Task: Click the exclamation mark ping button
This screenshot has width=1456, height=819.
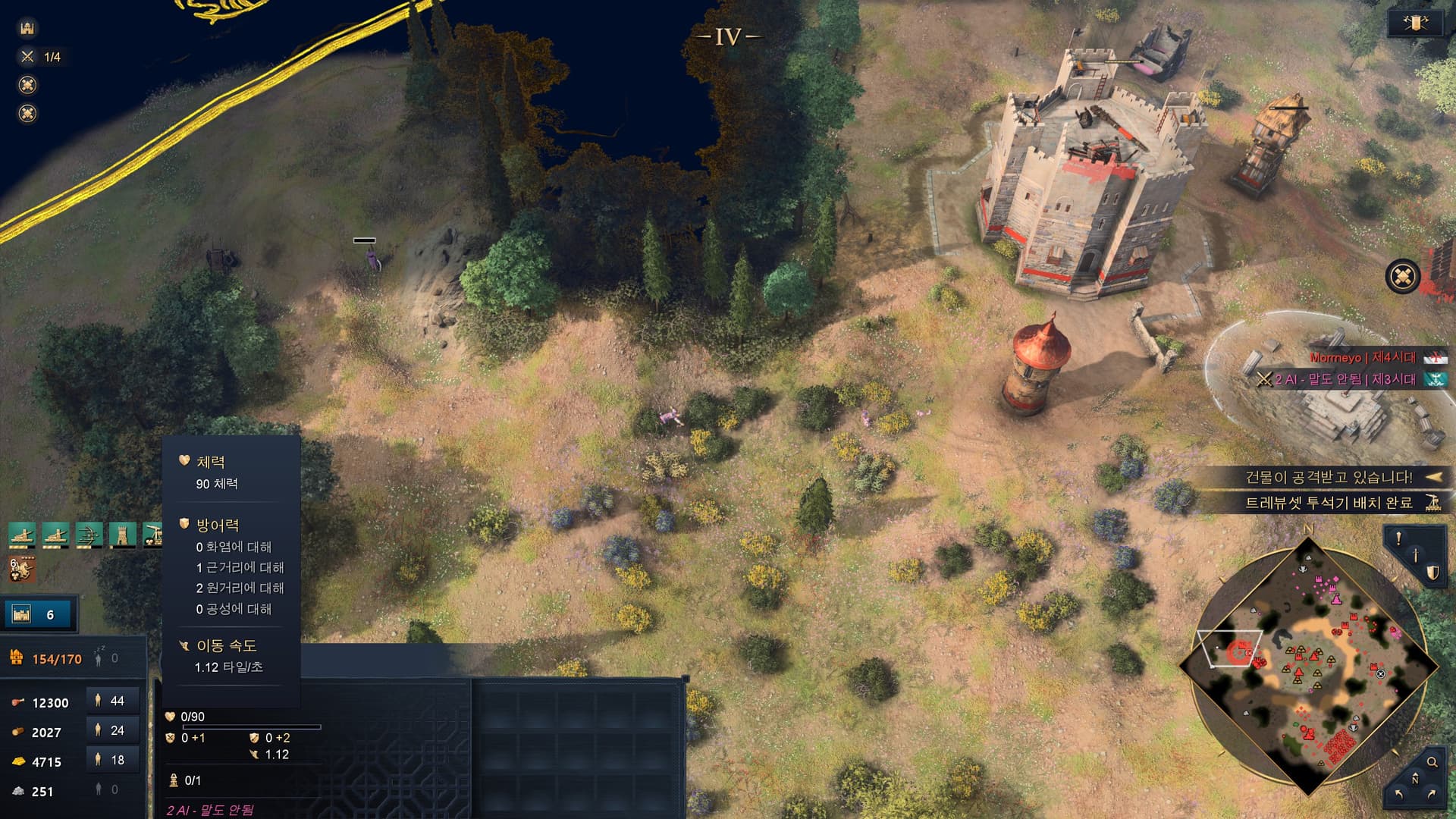Action: tap(1398, 539)
